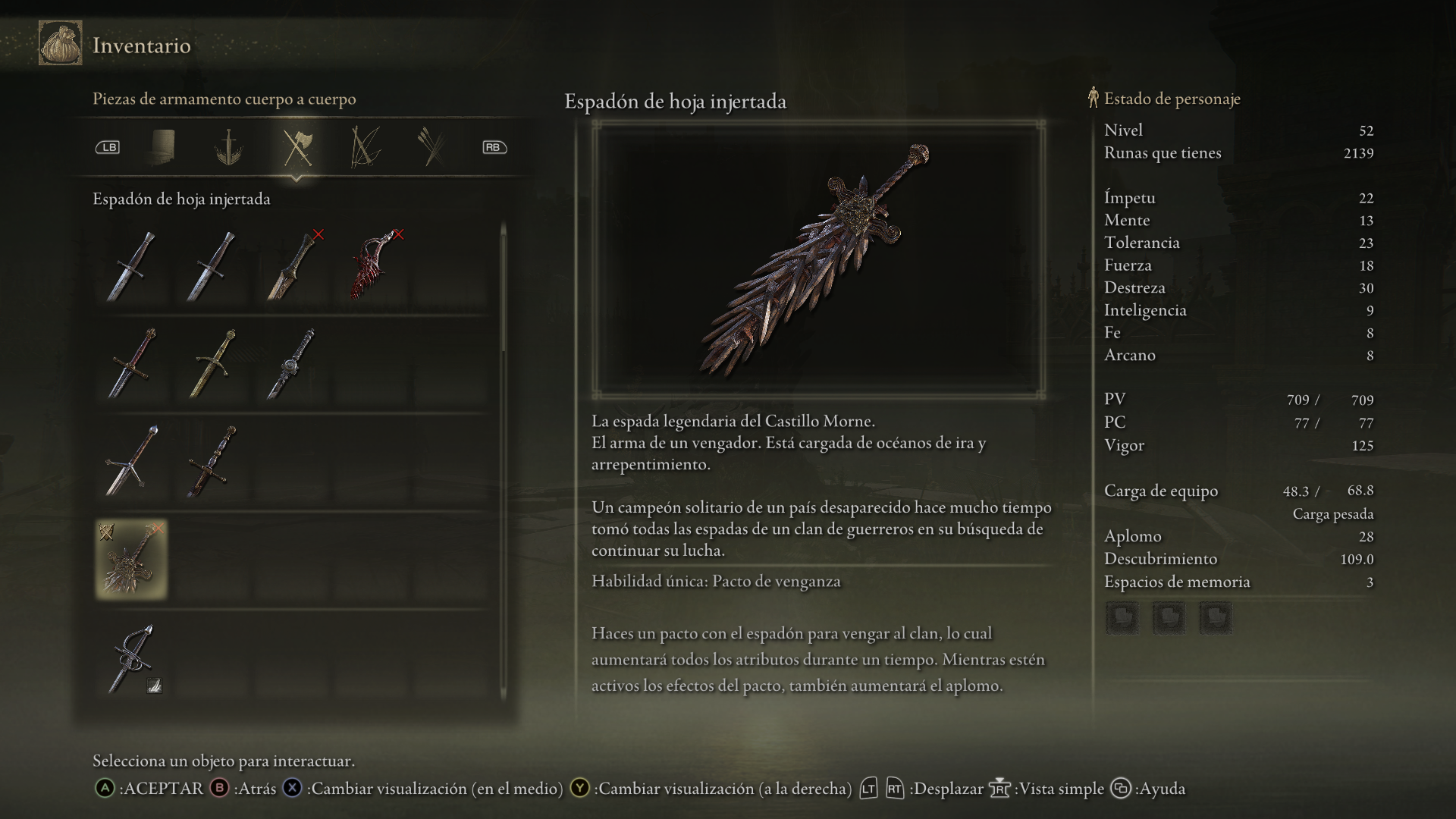Open the bow and crossbow weapons tab

[x=365, y=147]
